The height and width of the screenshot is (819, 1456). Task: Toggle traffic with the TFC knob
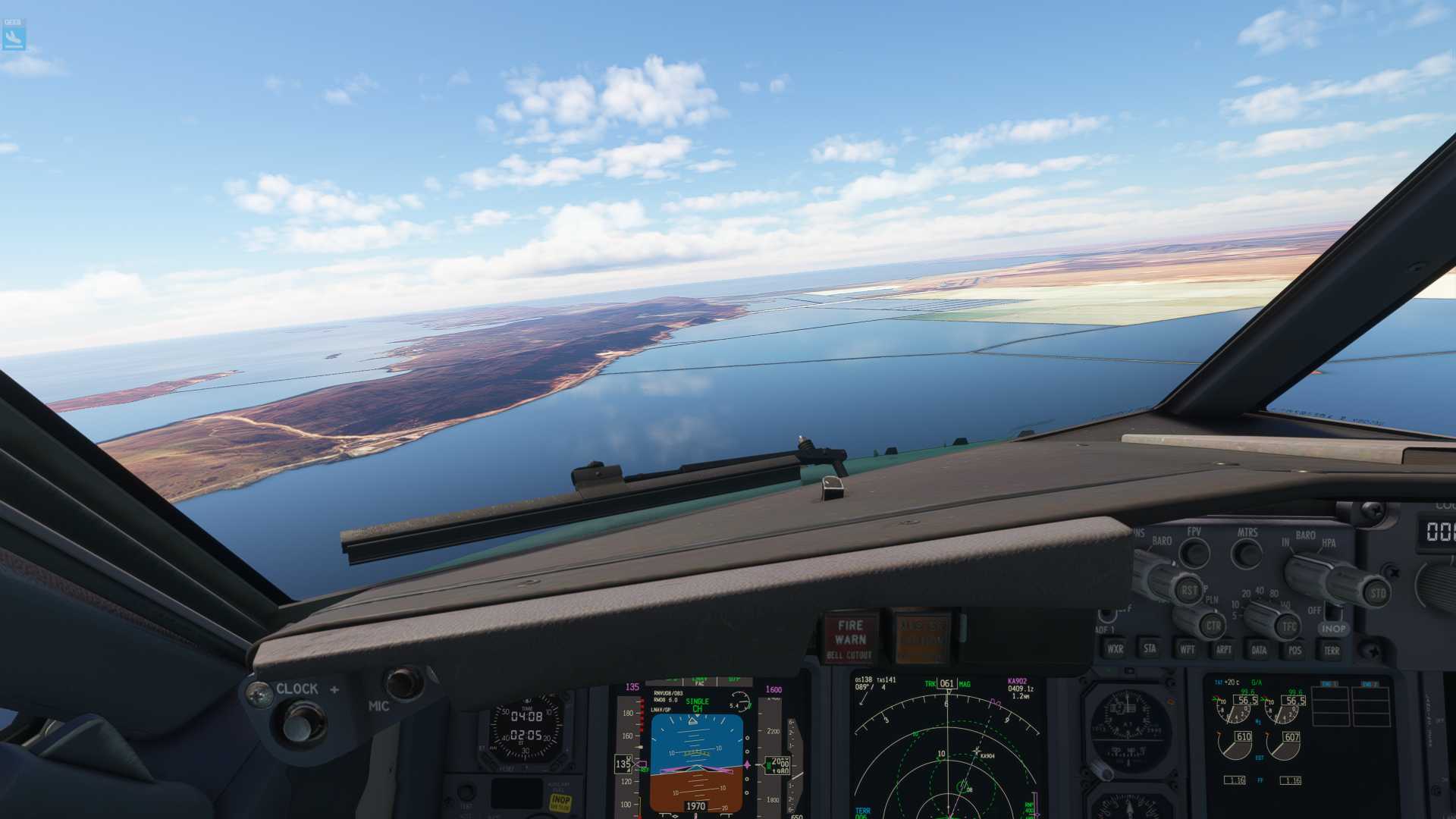(x=1289, y=626)
